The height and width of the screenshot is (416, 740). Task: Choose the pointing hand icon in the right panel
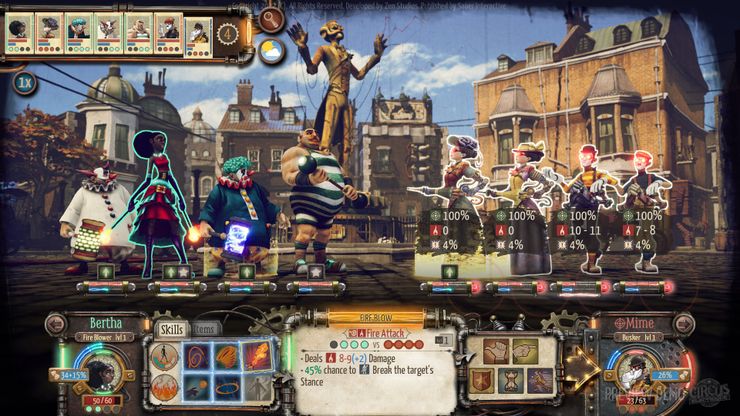coord(522,351)
